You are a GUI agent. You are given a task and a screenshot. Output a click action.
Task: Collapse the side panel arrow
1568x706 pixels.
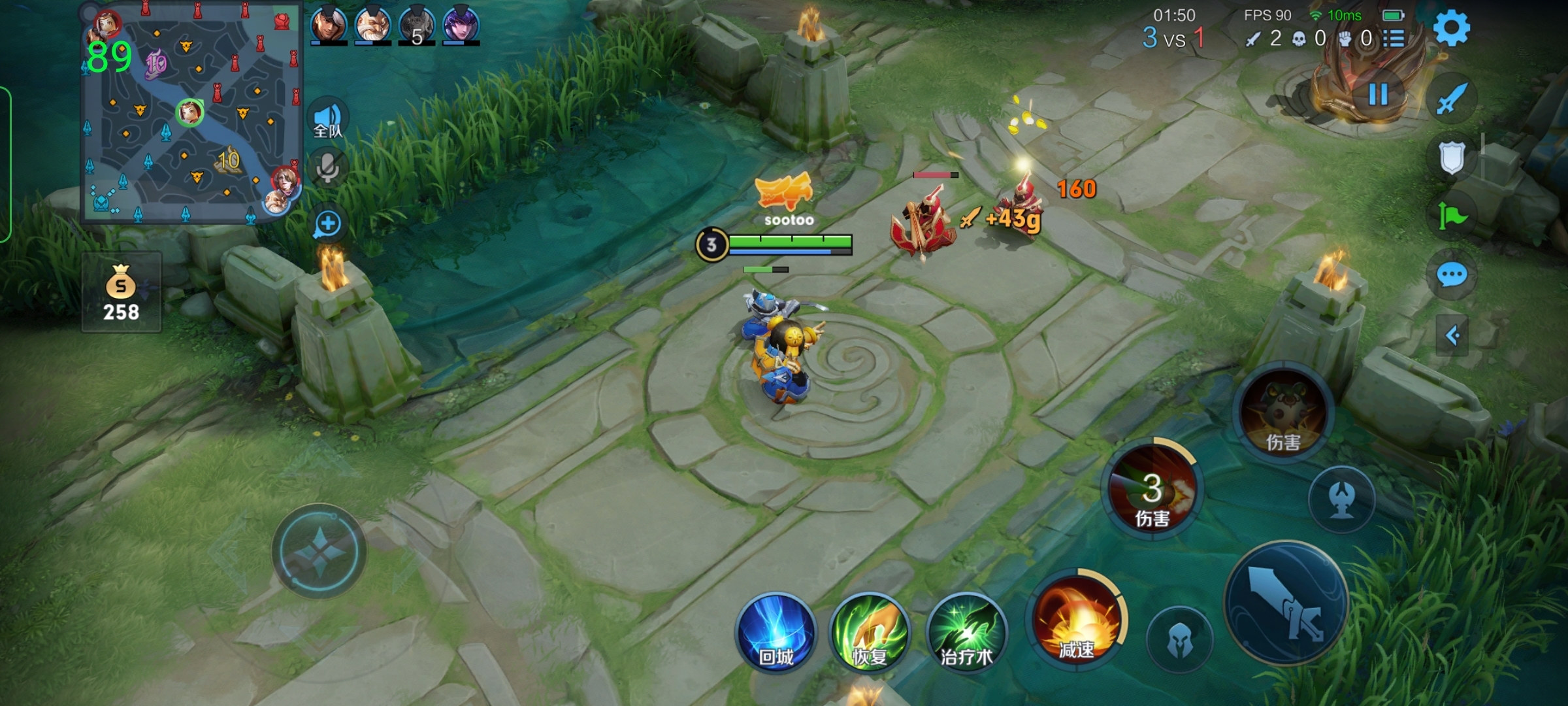pos(1452,336)
